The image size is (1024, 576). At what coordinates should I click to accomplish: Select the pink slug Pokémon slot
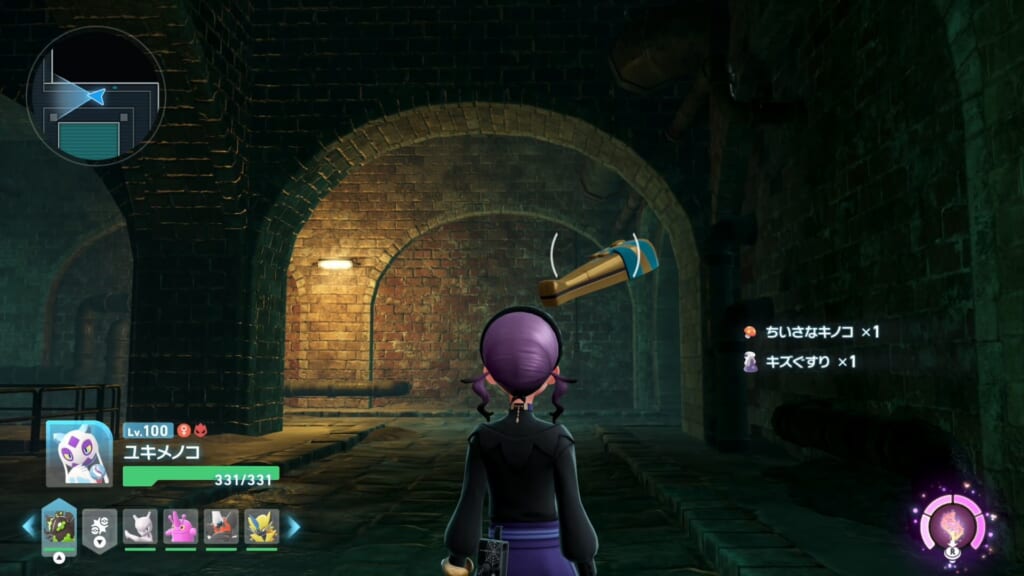click(x=181, y=527)
